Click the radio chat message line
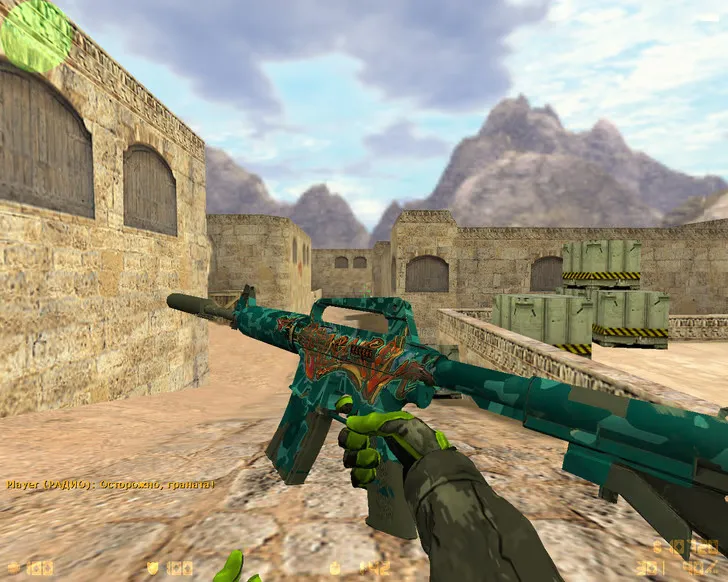Screen dimensions: 728x582 click(110, 485)
